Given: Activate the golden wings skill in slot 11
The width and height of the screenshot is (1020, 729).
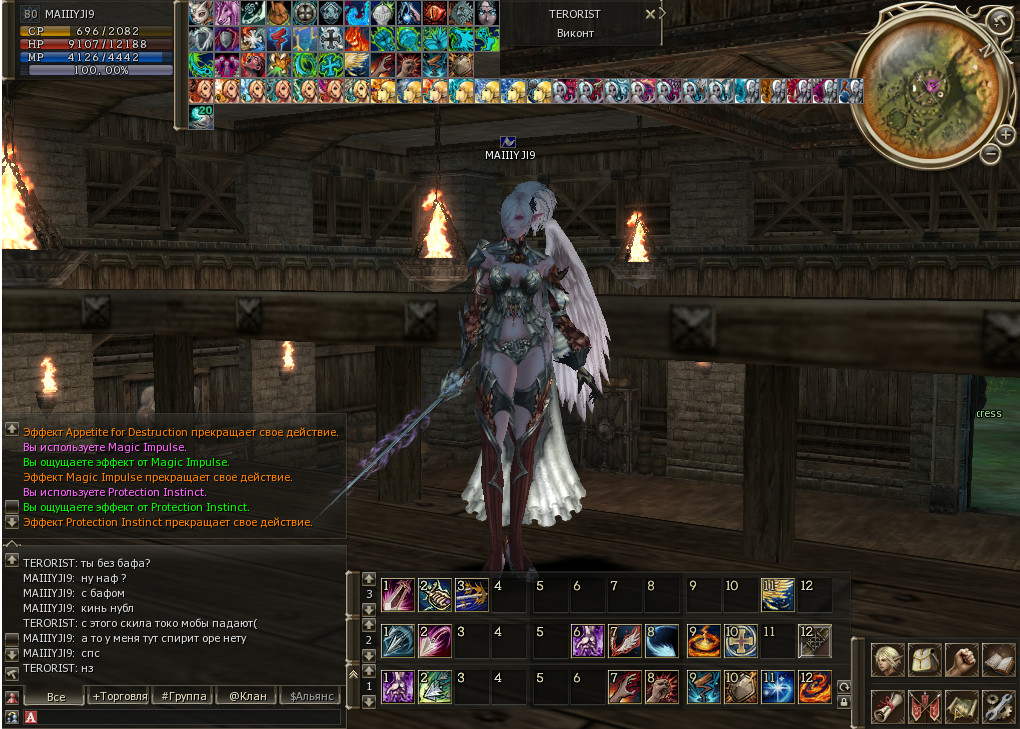Looking at the screenshot, I should [x=777, y=594].
